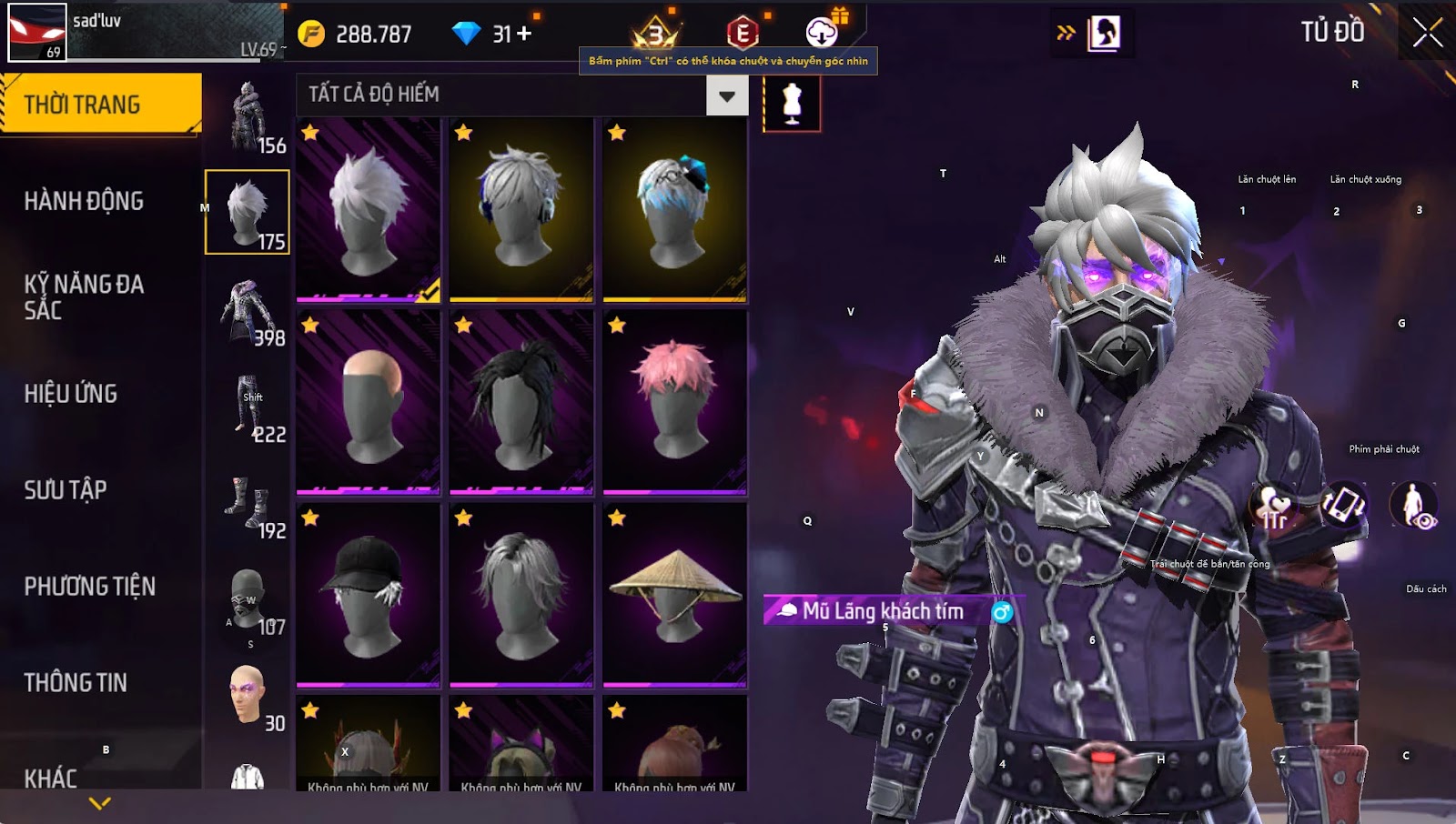The height and width of the screenshot is (824, 1456).
Task: Choose the silver hair with headphones
Action: (x=521, y=208)
